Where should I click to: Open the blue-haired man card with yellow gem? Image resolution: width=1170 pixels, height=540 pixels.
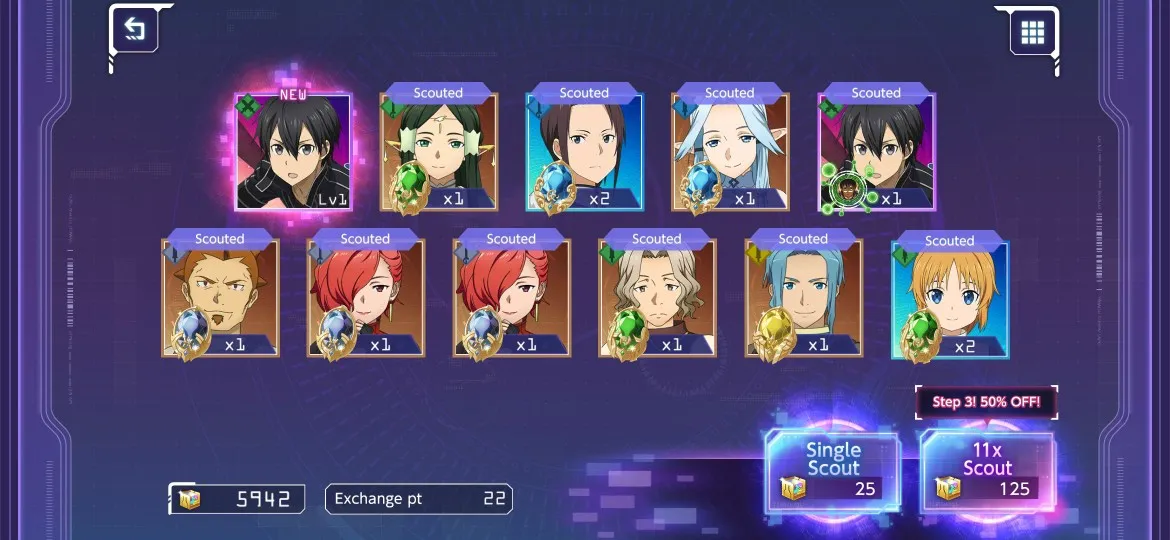point(803,298)
